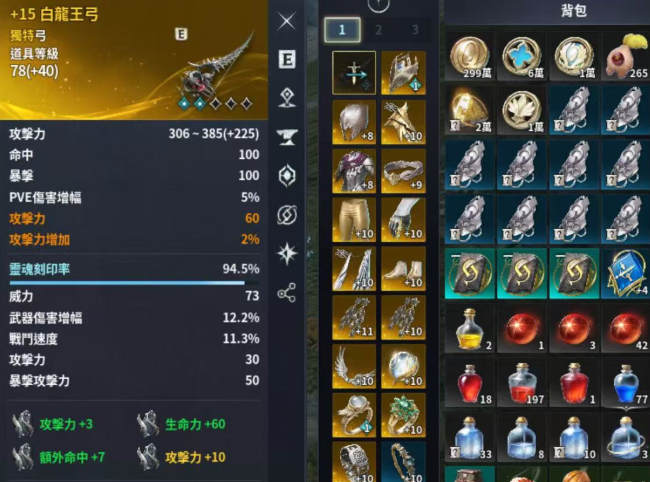The width and height of the screenshot is (650, 482).
Task: Close the item detail panel
Action: coord(287,21)
